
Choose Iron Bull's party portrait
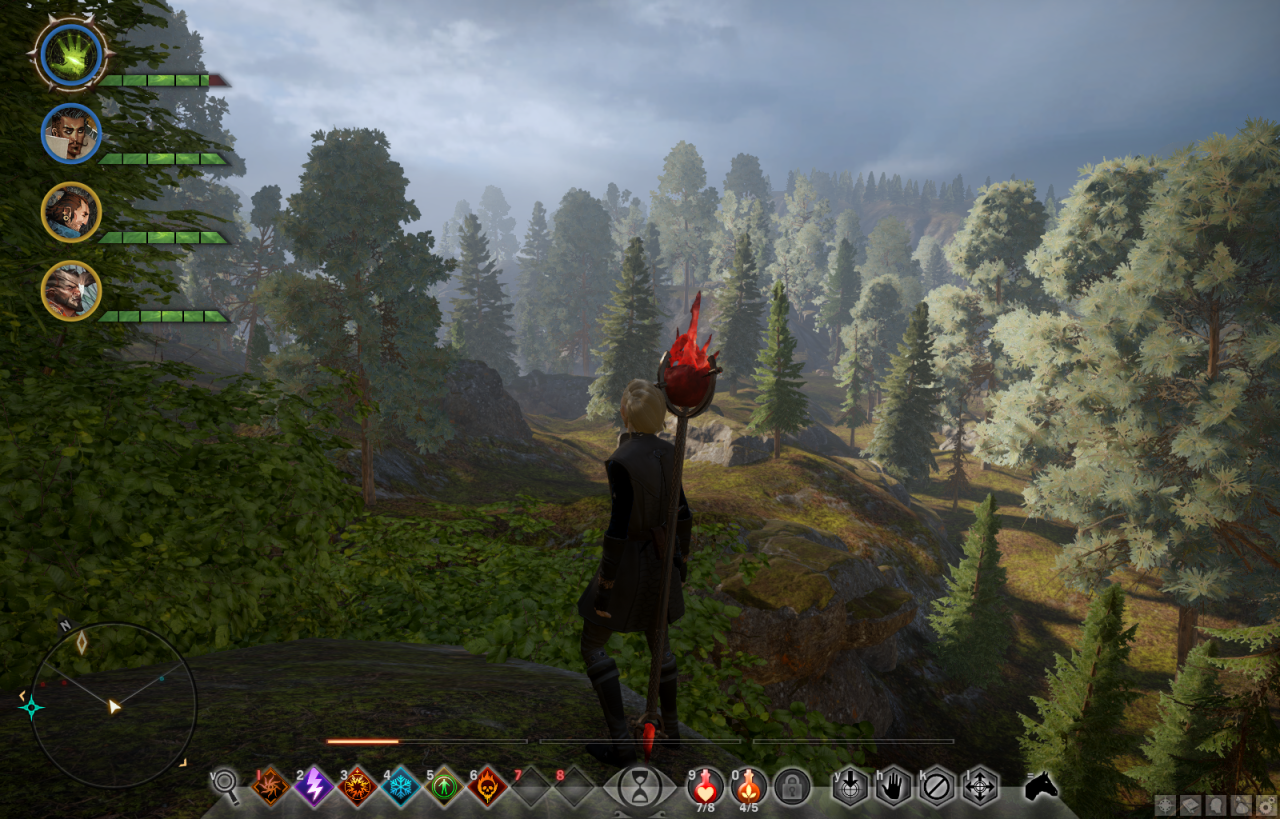click(x=71, y=290)
